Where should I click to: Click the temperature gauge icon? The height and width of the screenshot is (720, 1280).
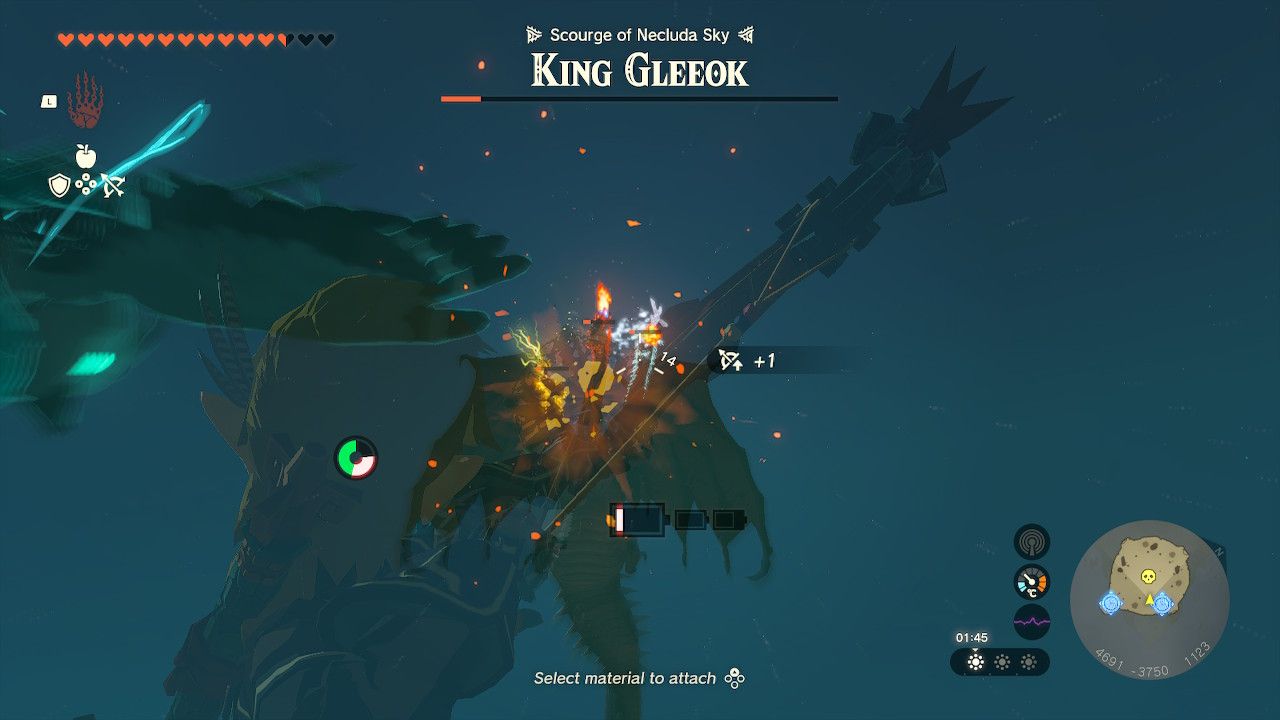1031,581
